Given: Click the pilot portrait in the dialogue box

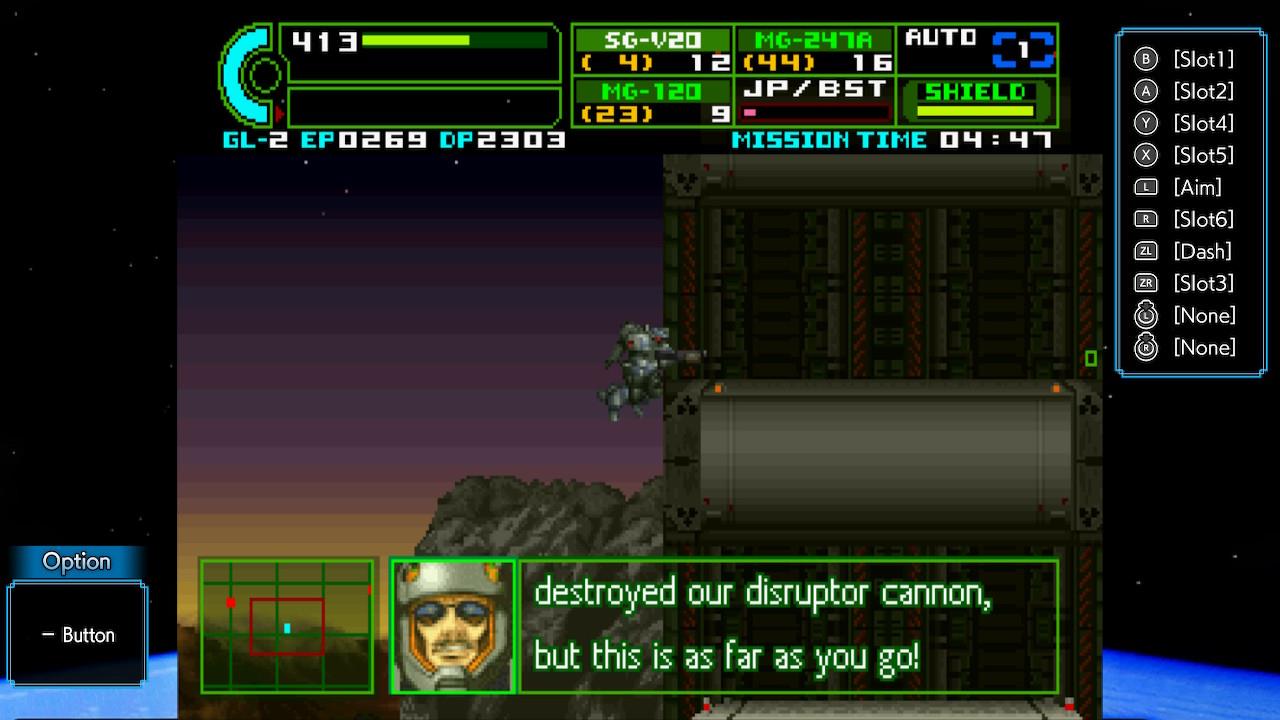Looking at the screenshot, I should 453,626.
